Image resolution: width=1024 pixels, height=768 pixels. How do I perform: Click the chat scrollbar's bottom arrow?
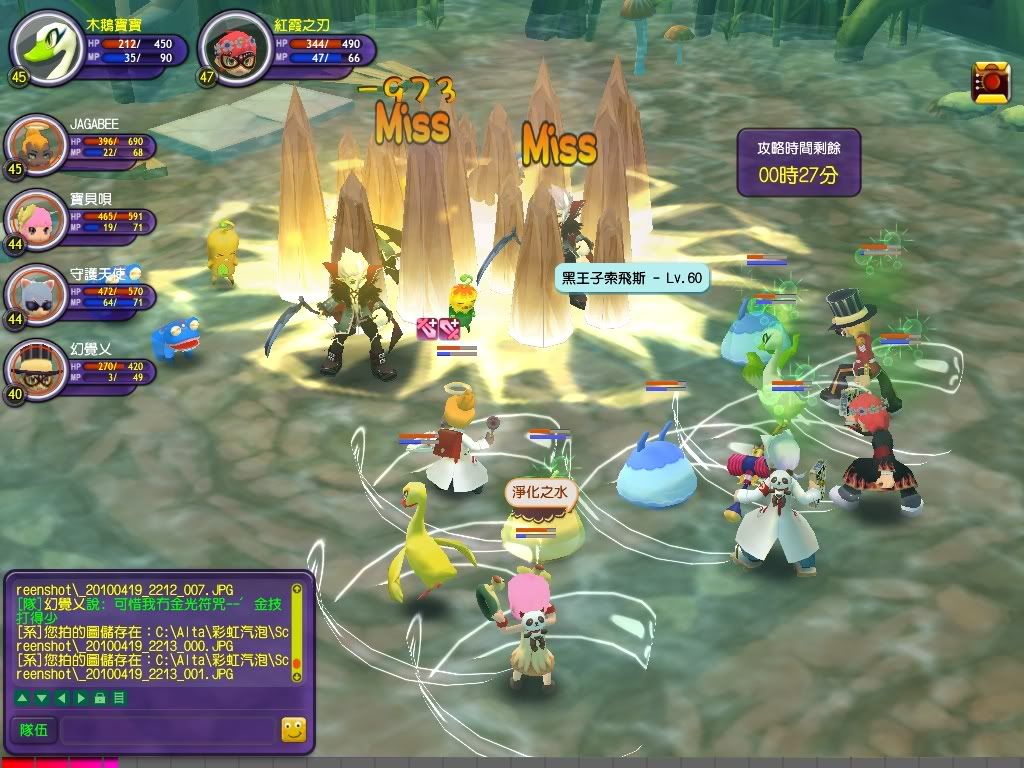pos(296,677)
